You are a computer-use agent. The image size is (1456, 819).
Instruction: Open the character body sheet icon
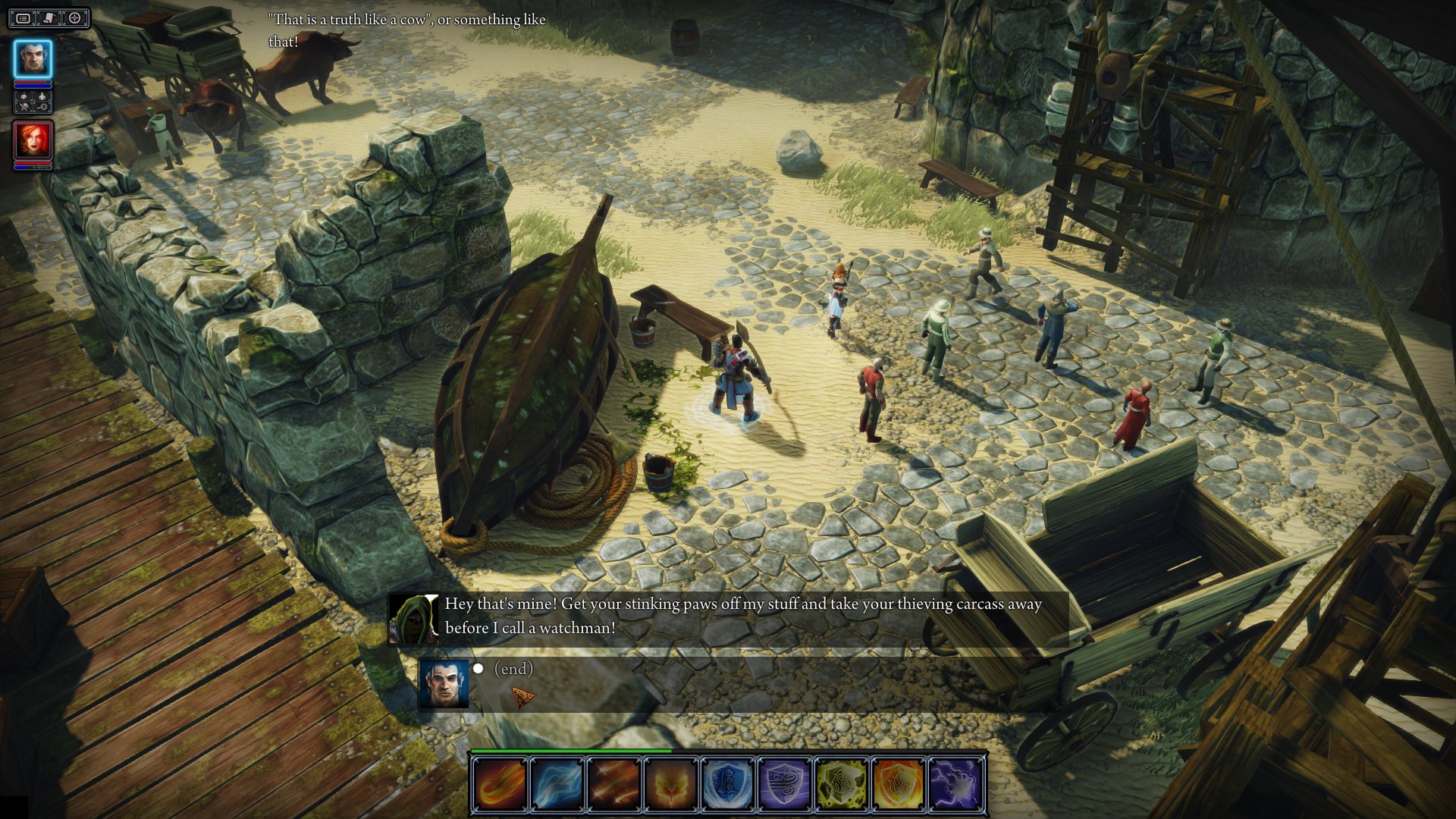(x=42, y=97)
